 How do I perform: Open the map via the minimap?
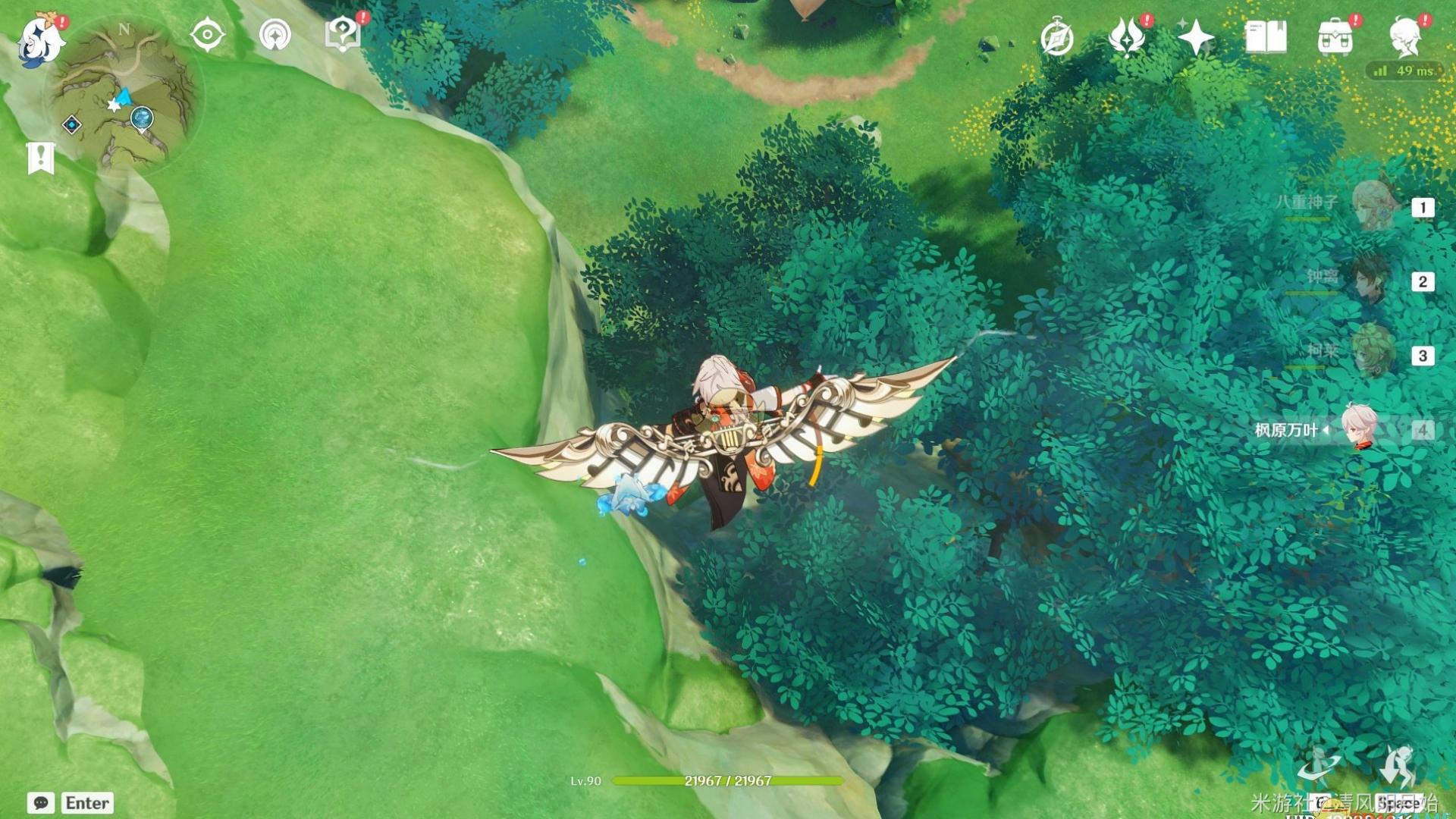[x=125, y=95]
